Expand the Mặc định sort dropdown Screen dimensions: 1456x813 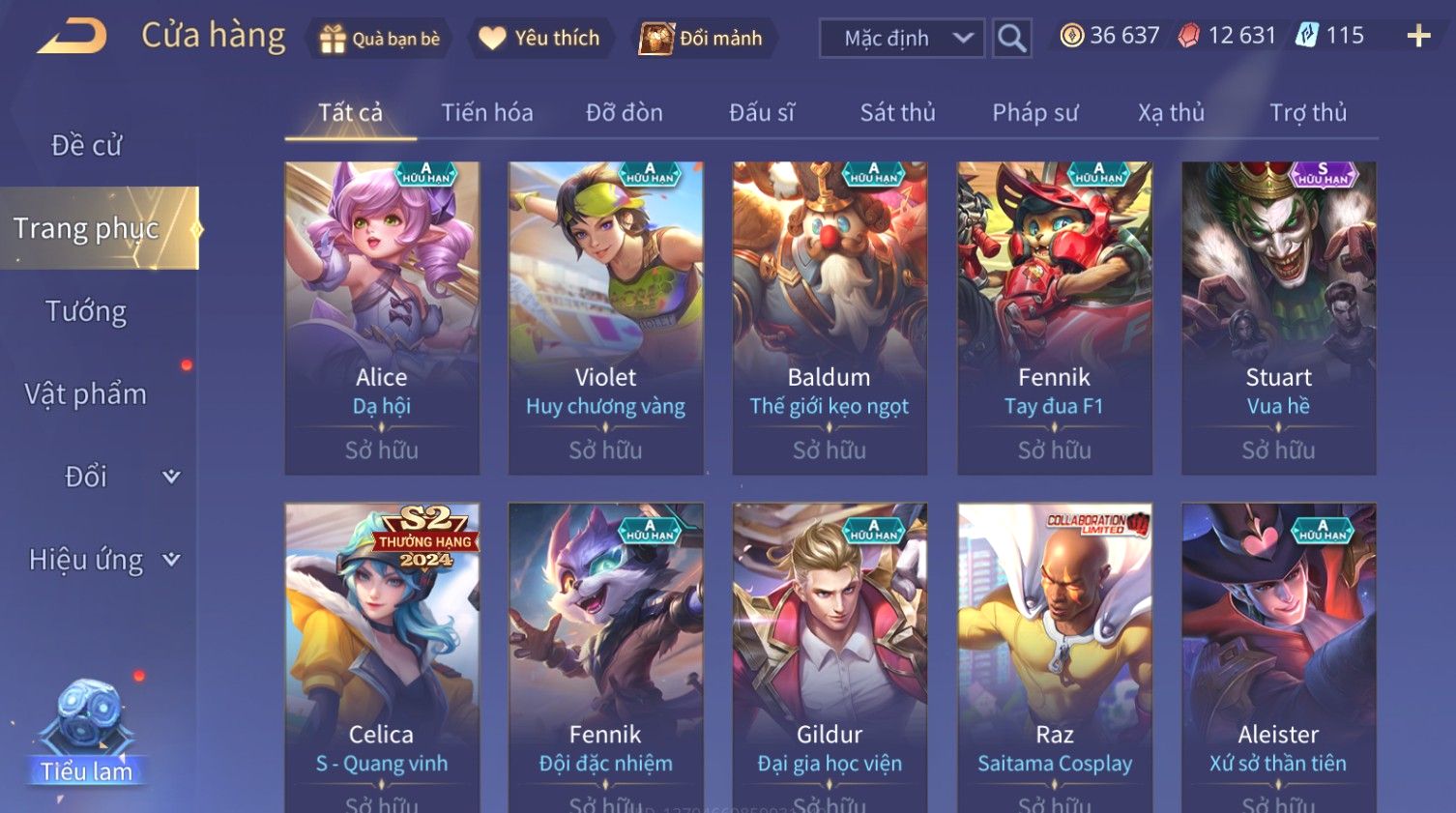pos(901,39)
